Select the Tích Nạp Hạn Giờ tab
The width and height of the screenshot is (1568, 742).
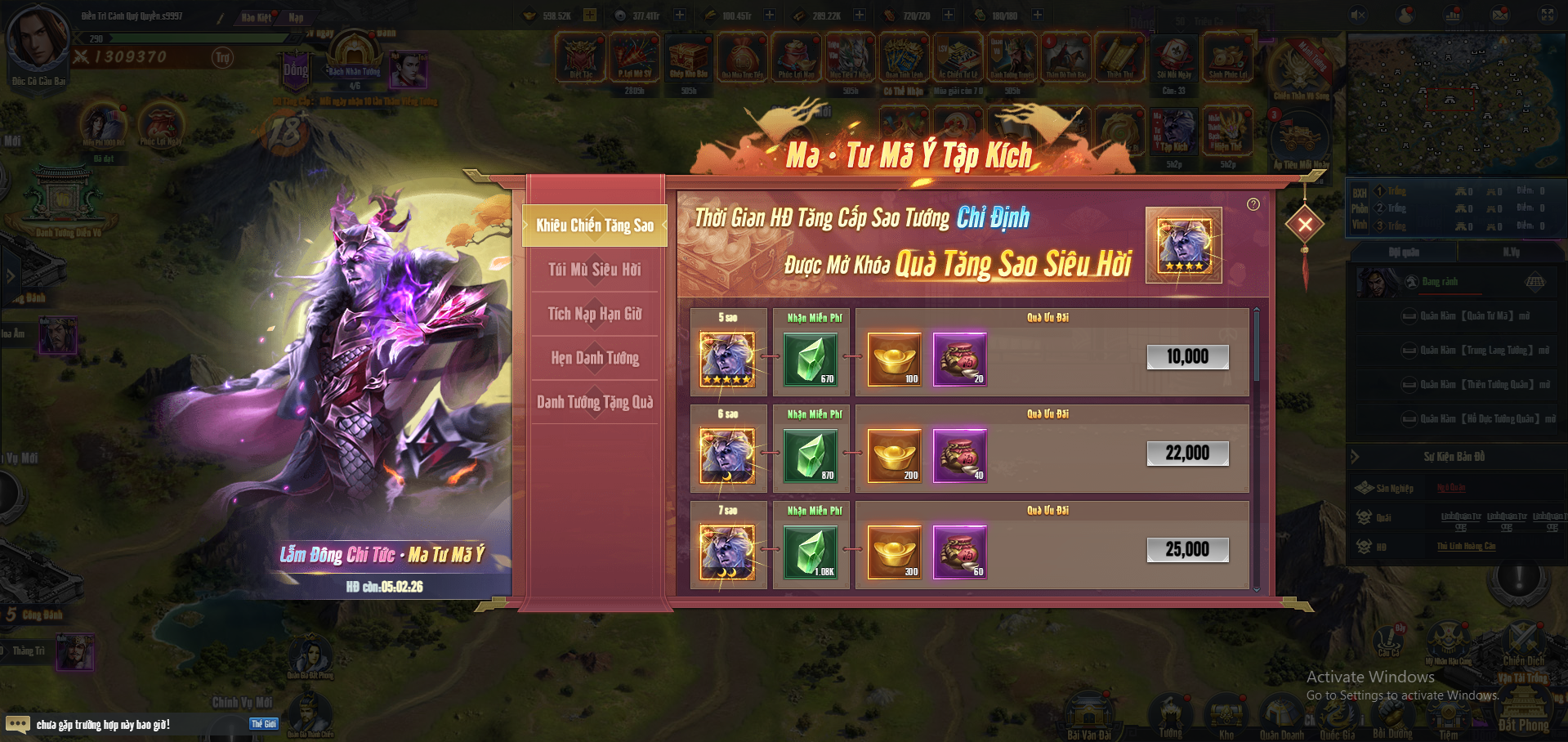[x=595, y=314]
